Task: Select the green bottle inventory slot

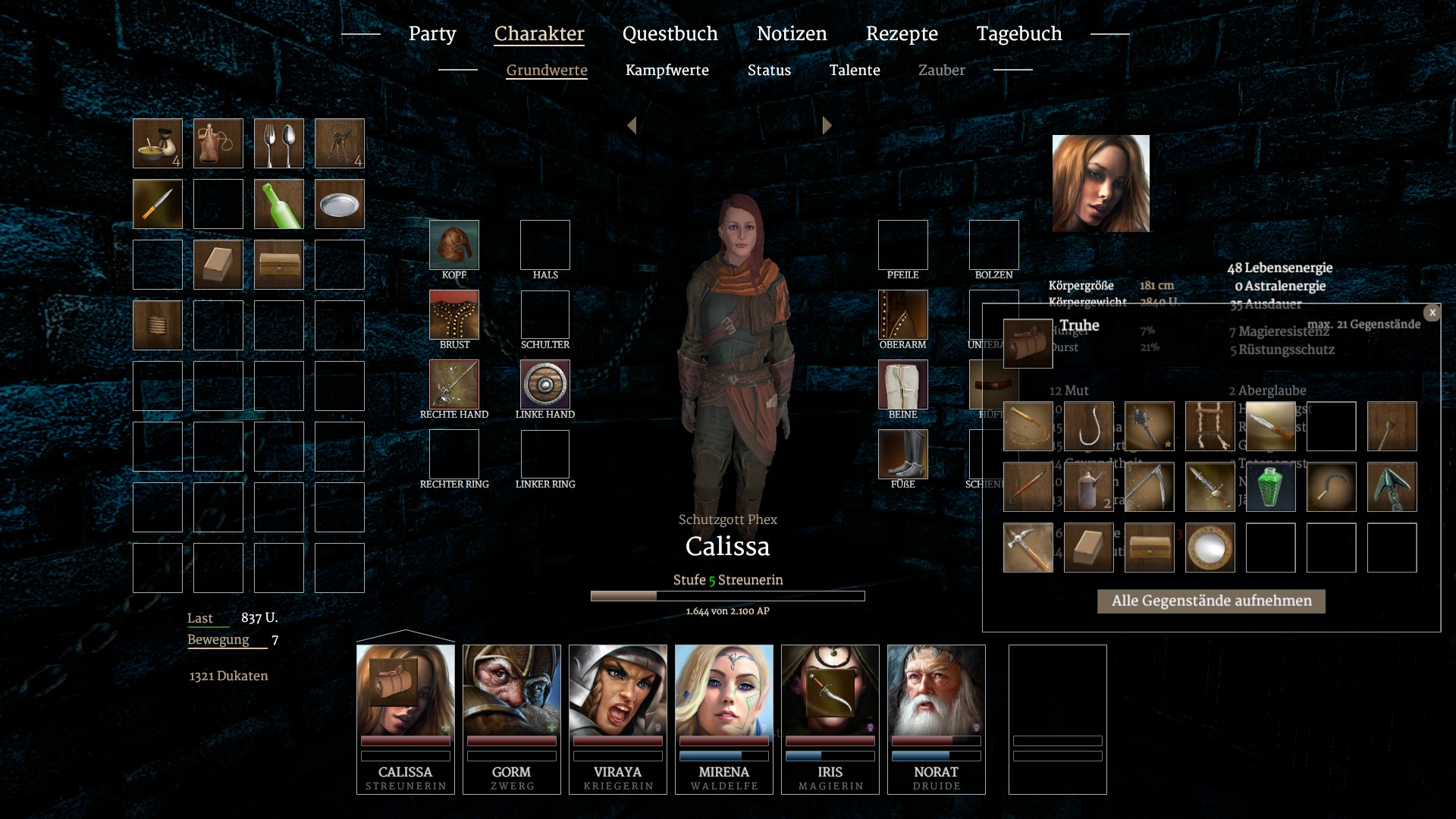Action: click(x=279, y=204)
